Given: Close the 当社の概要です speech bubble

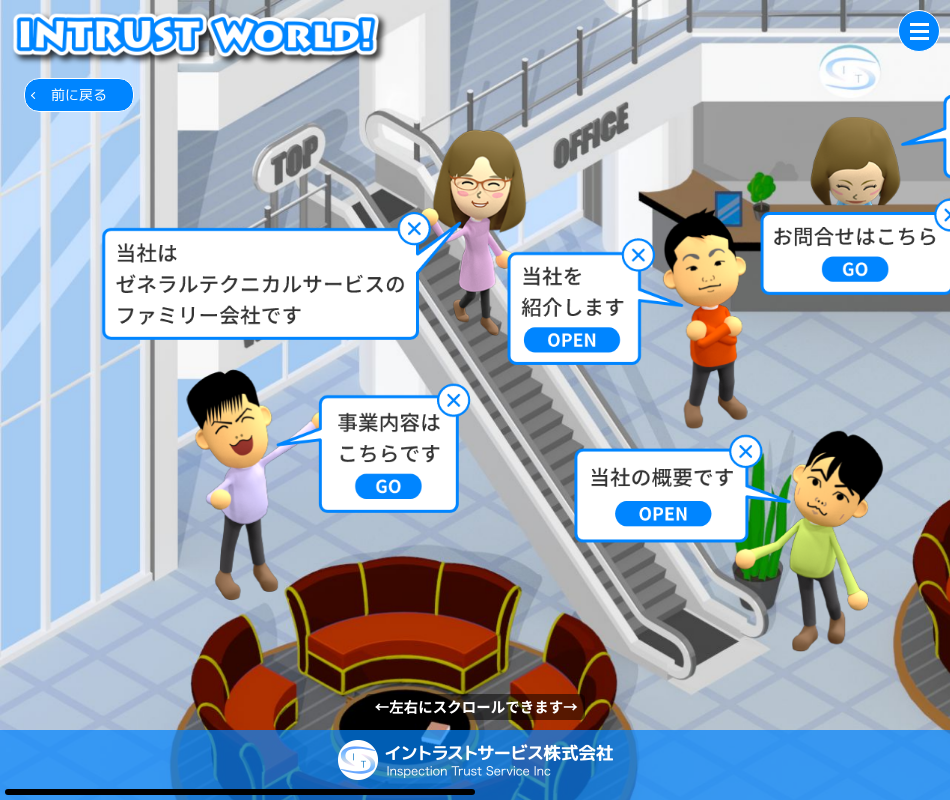Looking at the screenshot, I should [746, 452].
